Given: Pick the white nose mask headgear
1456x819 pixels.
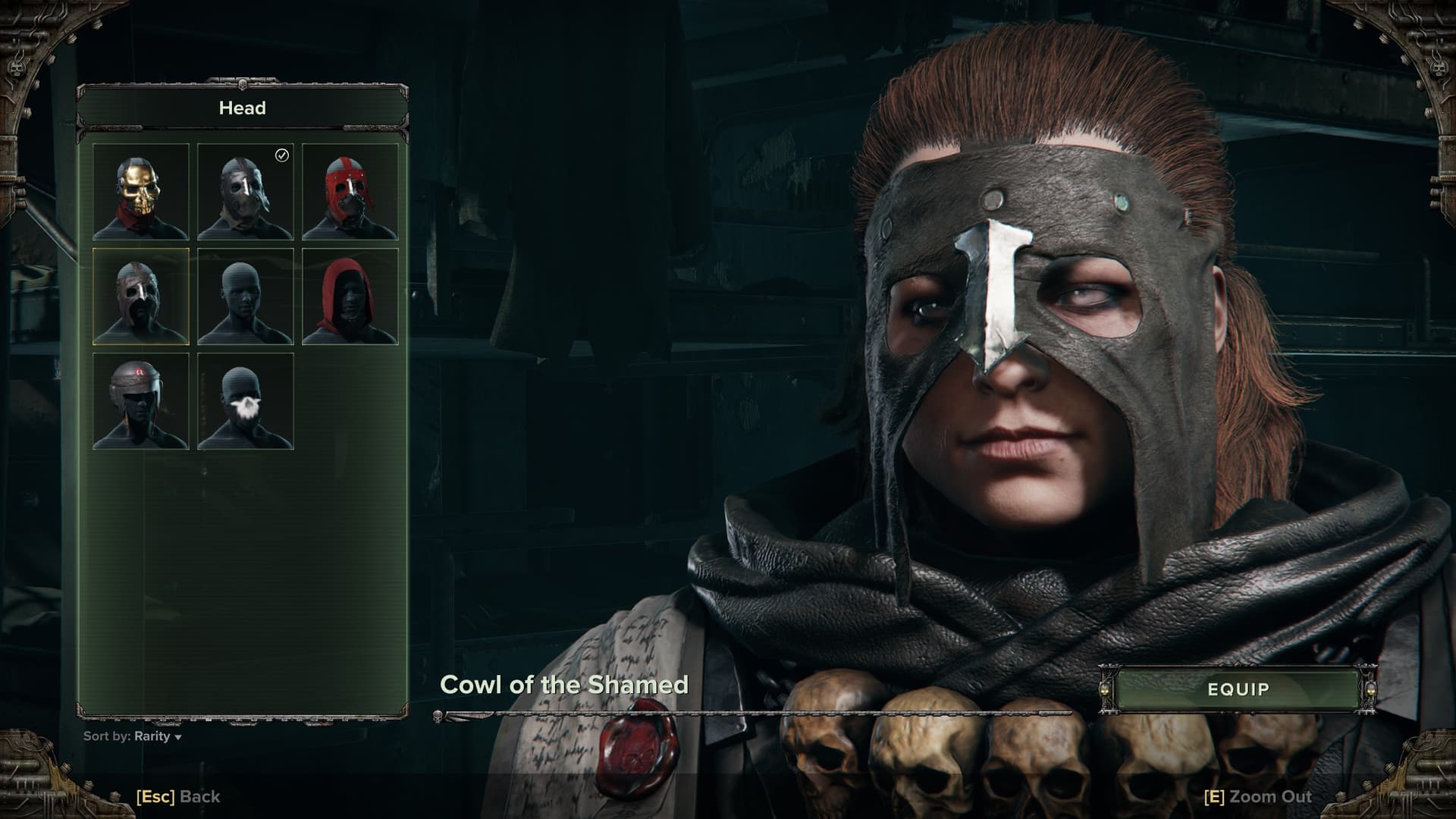Looking at the screenshot, I should coord(246,401).
